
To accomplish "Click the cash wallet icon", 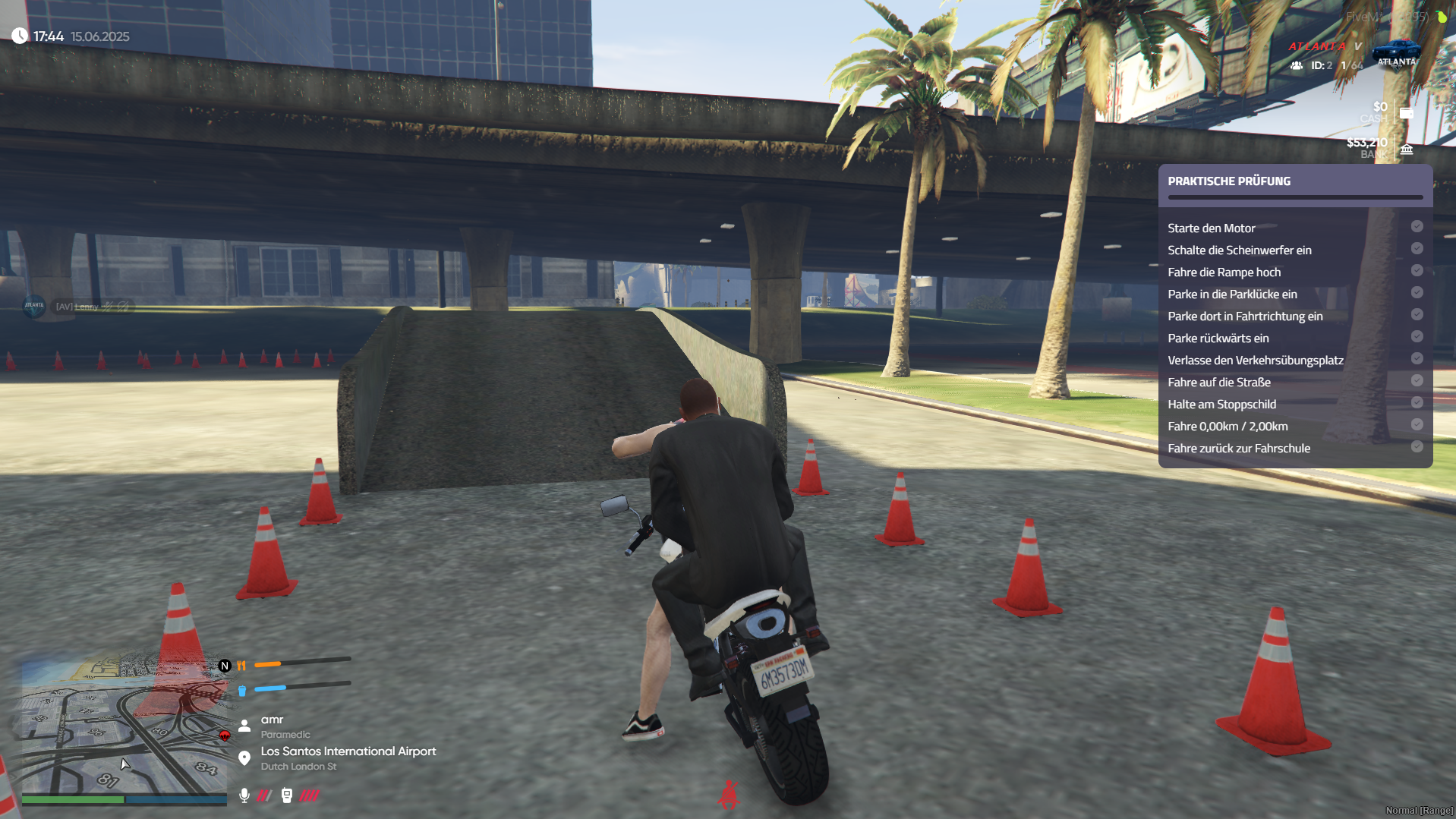I will tap(1406, 113).
